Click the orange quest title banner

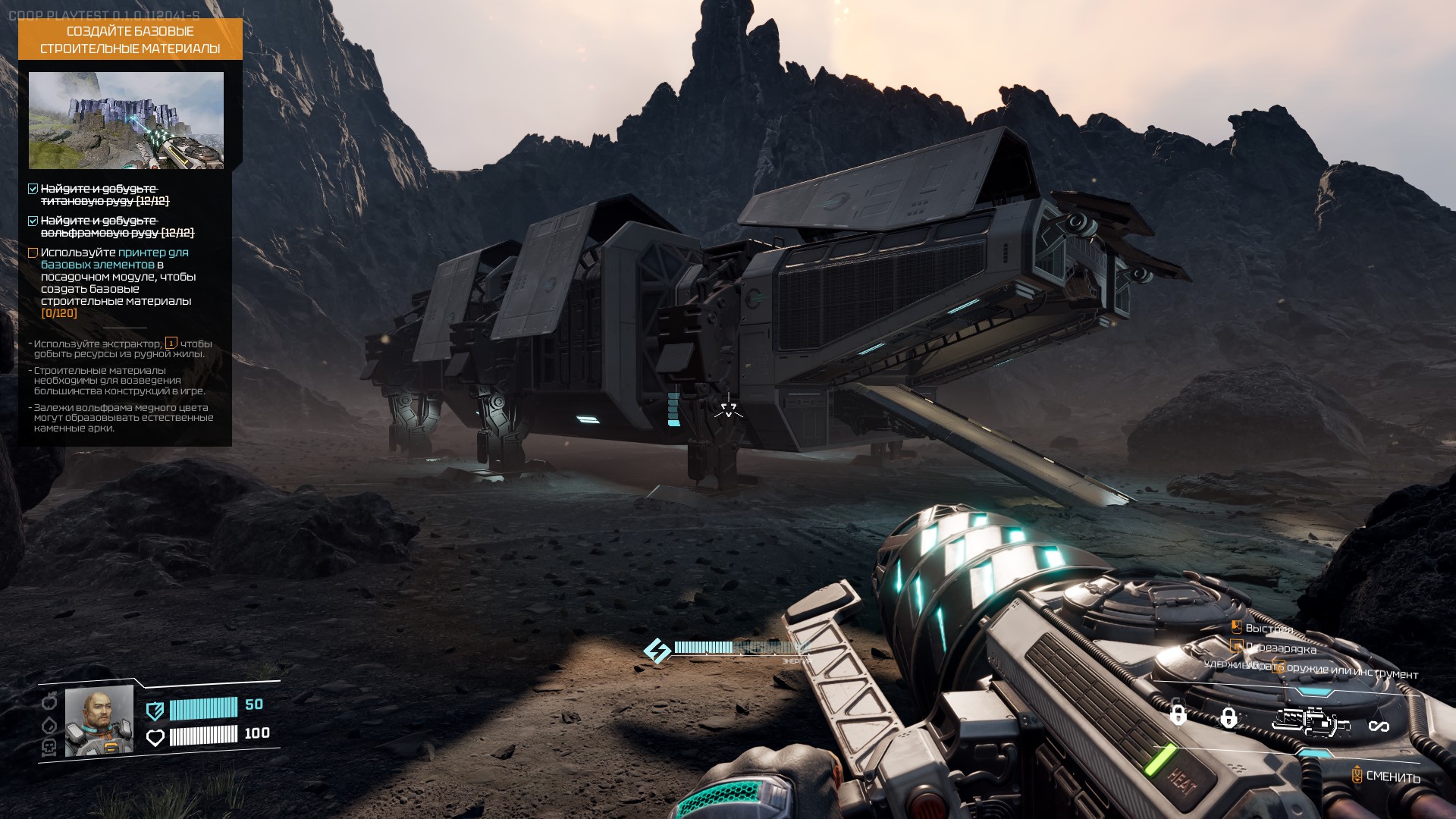coord(130,39)
